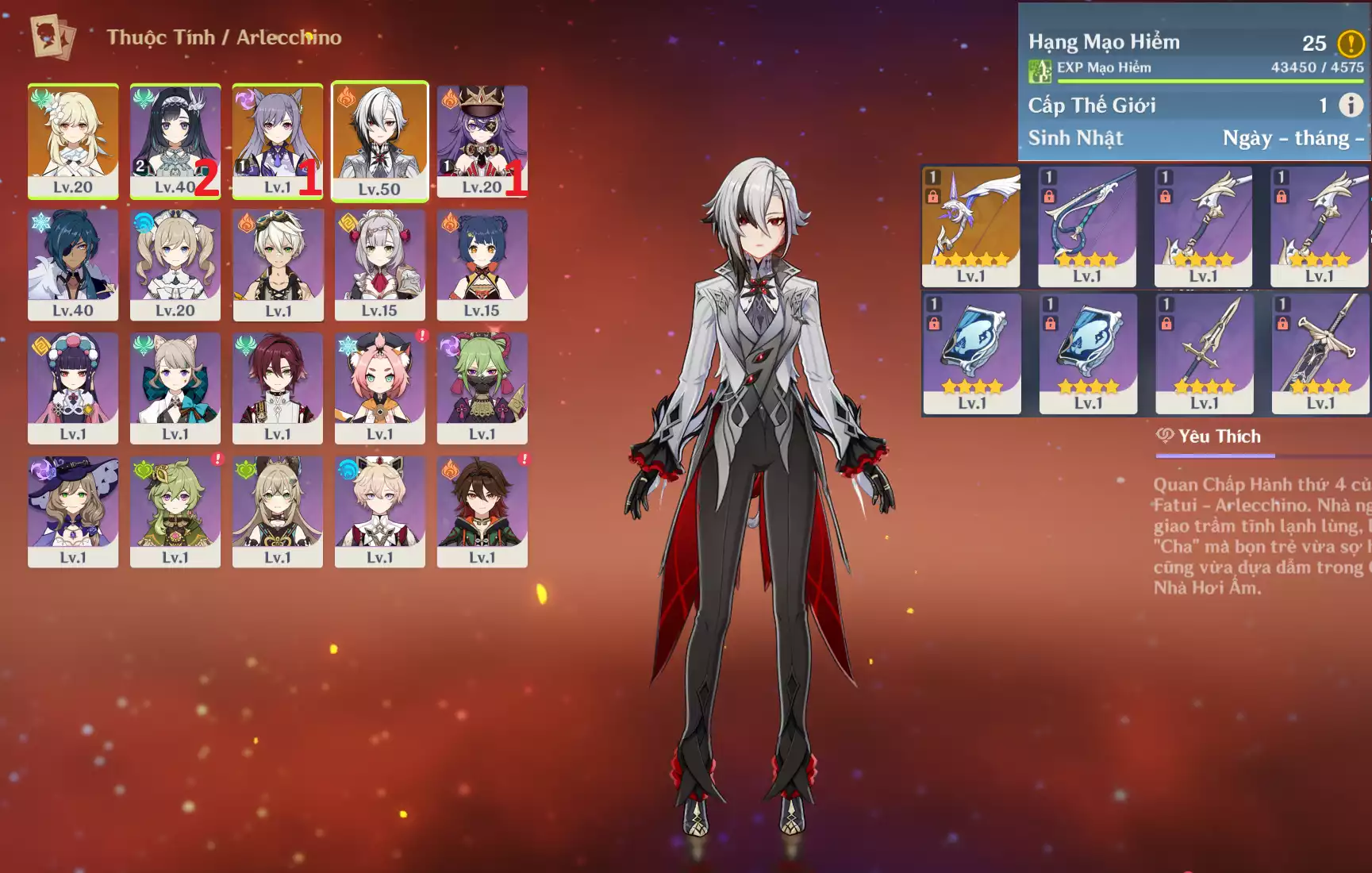Choose Keqing's character portrait
Viewport: 1372px width, 873px height.
277,140
